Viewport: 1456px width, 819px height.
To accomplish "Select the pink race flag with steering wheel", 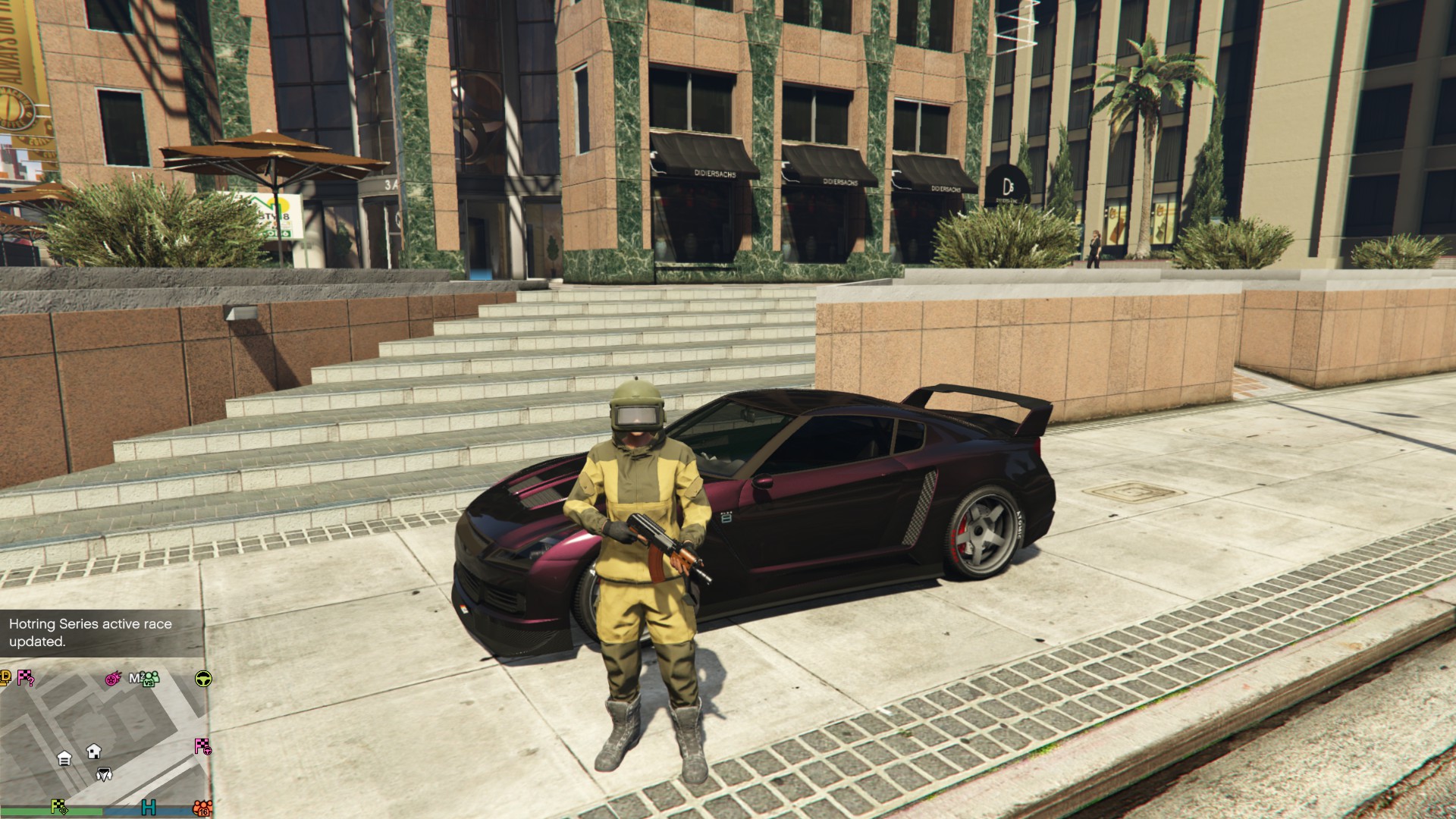I will 202,746.
